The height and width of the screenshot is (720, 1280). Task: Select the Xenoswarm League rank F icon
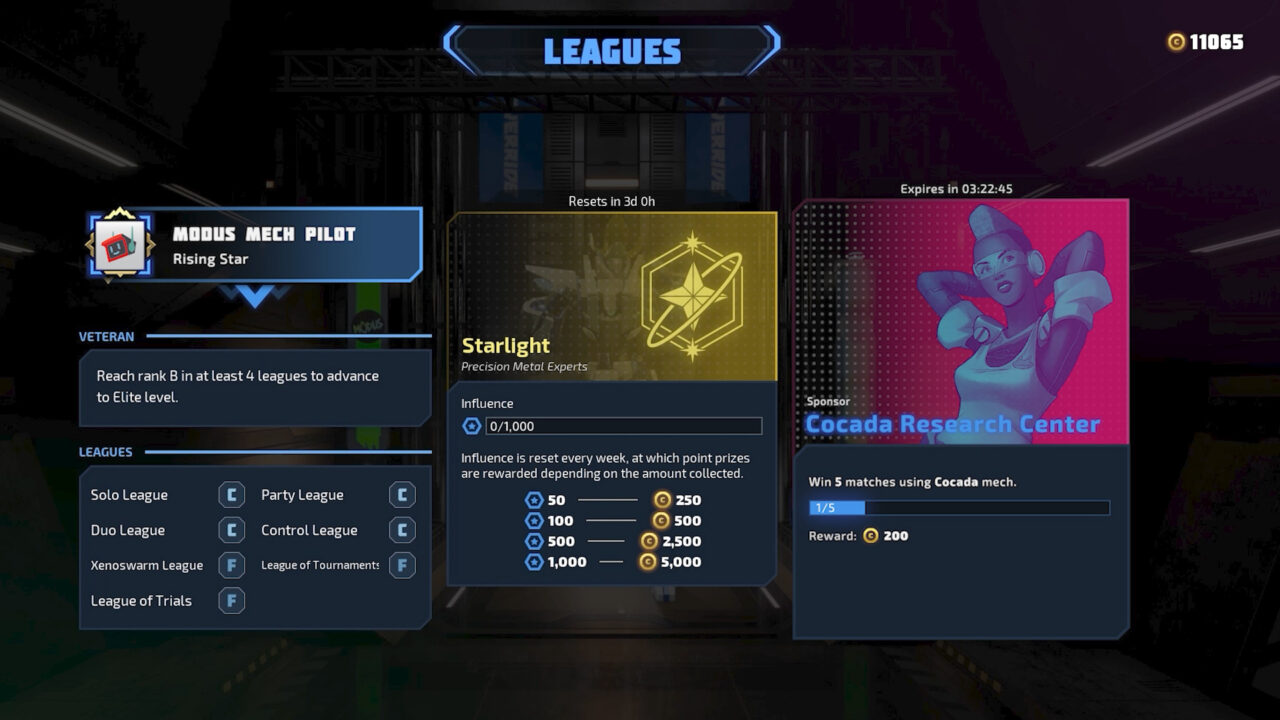pos(230,565)
